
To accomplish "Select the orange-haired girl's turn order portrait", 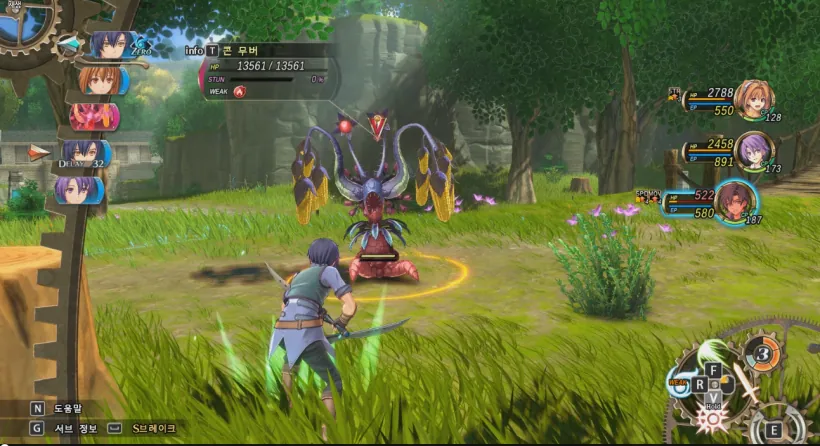I will click(99, 80).
